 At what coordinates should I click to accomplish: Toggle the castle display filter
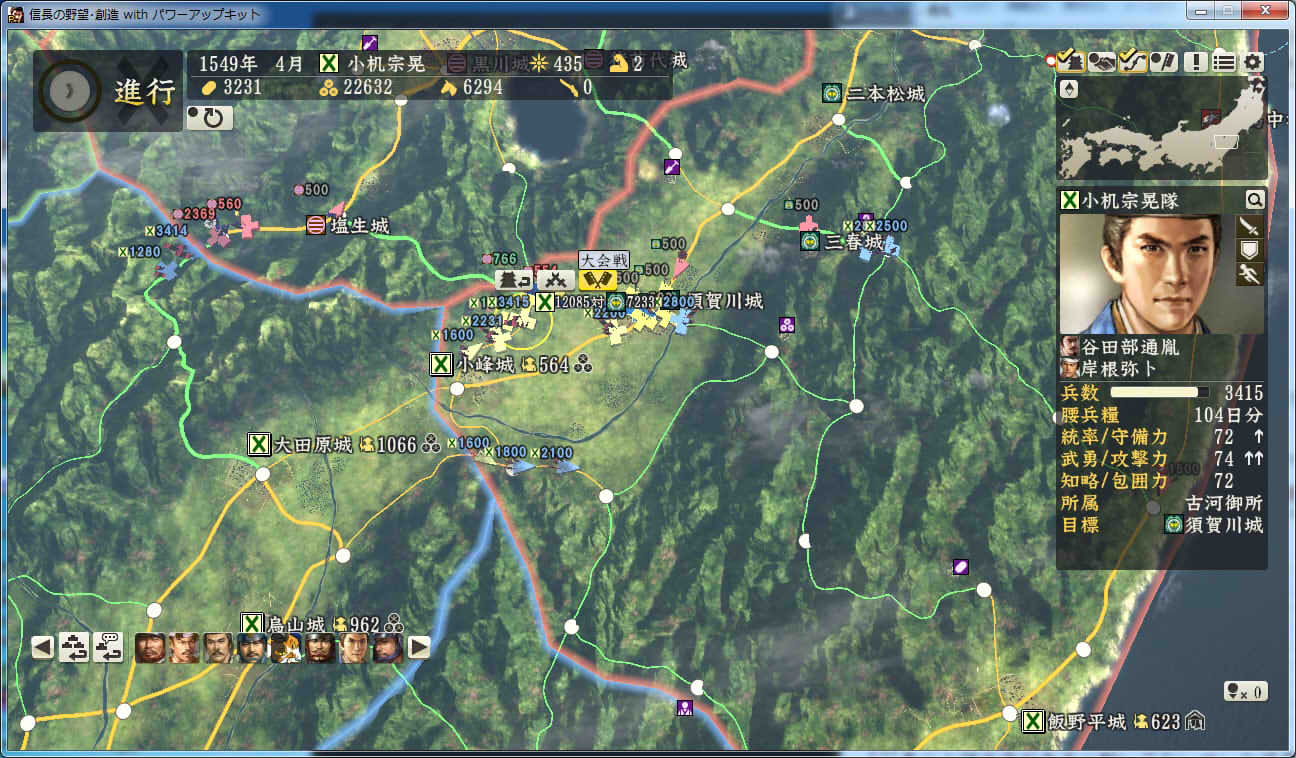[1071, 61]
